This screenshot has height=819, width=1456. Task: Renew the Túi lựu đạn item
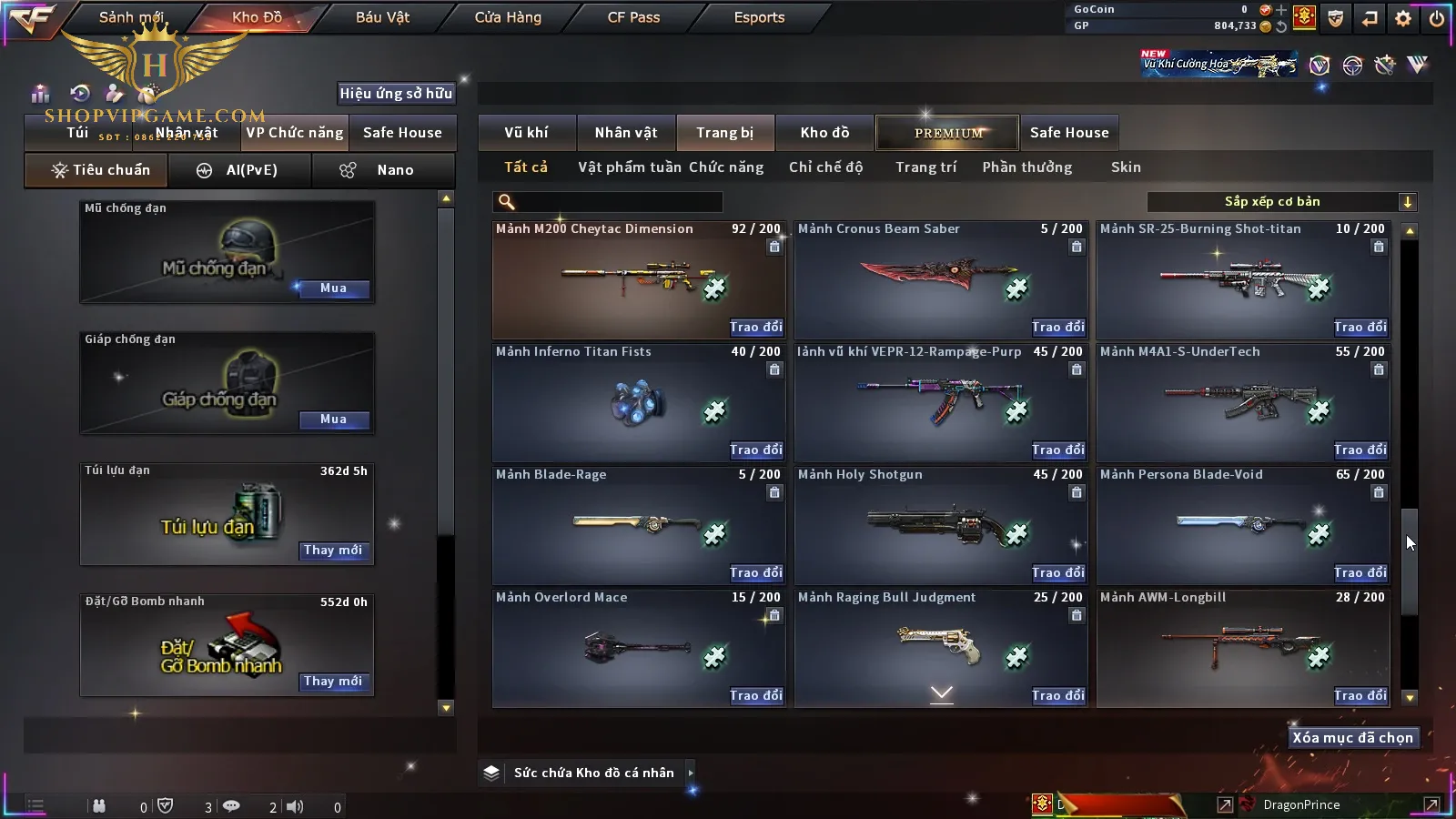(x=333, y=551)
